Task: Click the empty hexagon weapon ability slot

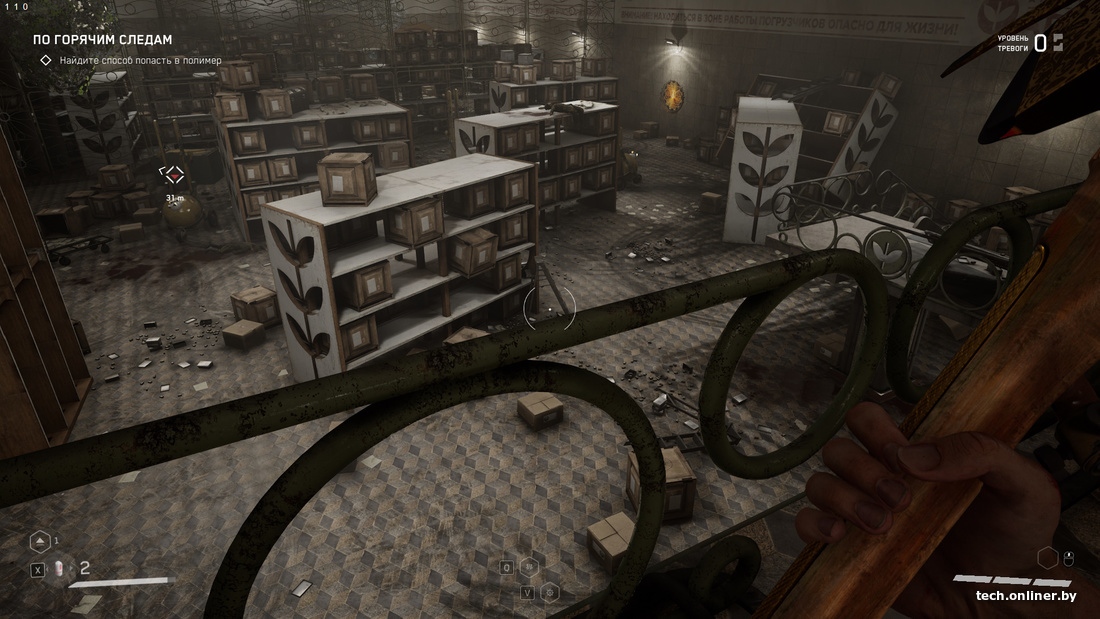Action: click(x=1047, y=557)
